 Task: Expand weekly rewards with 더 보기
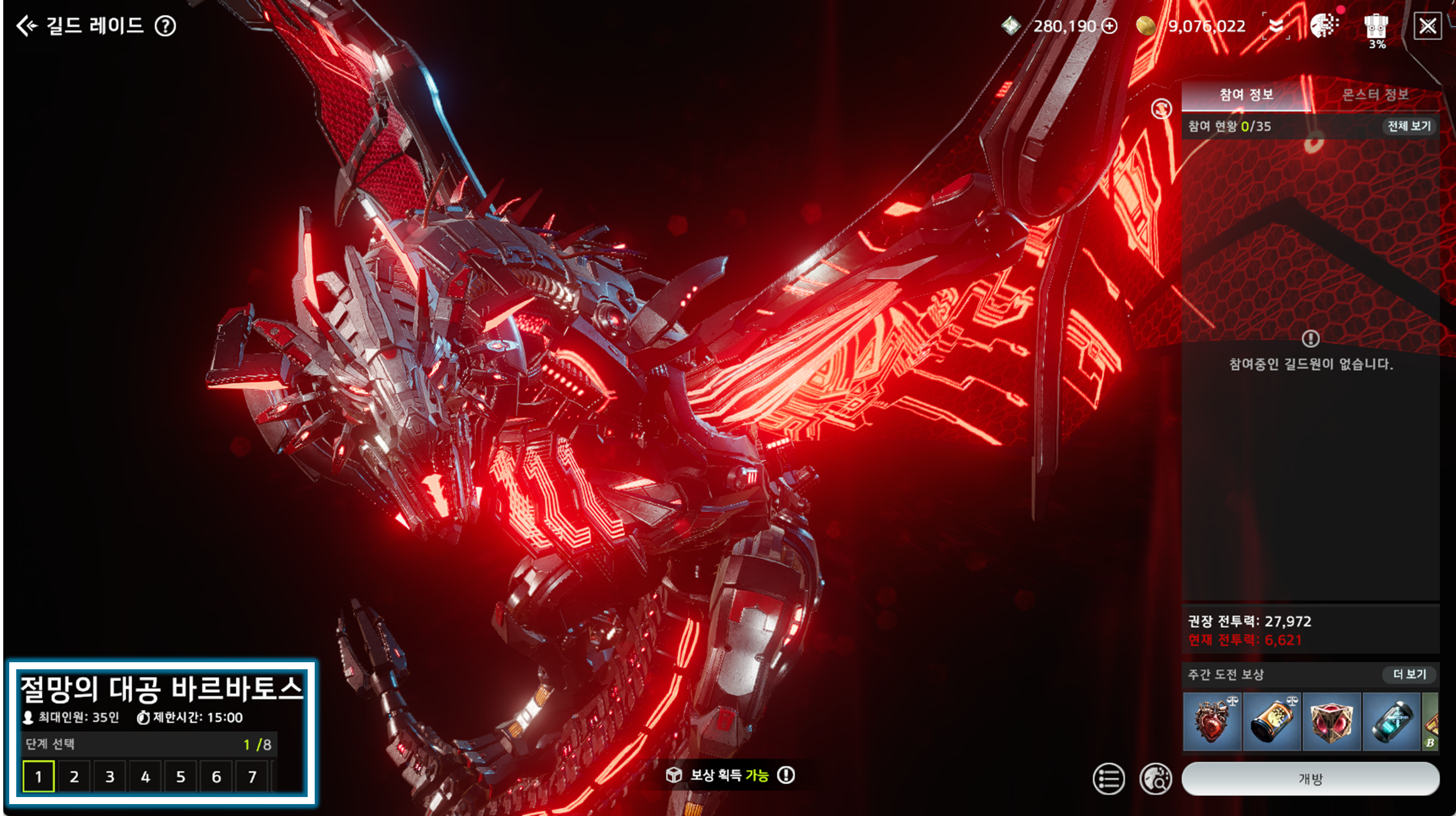point(1409,674)
